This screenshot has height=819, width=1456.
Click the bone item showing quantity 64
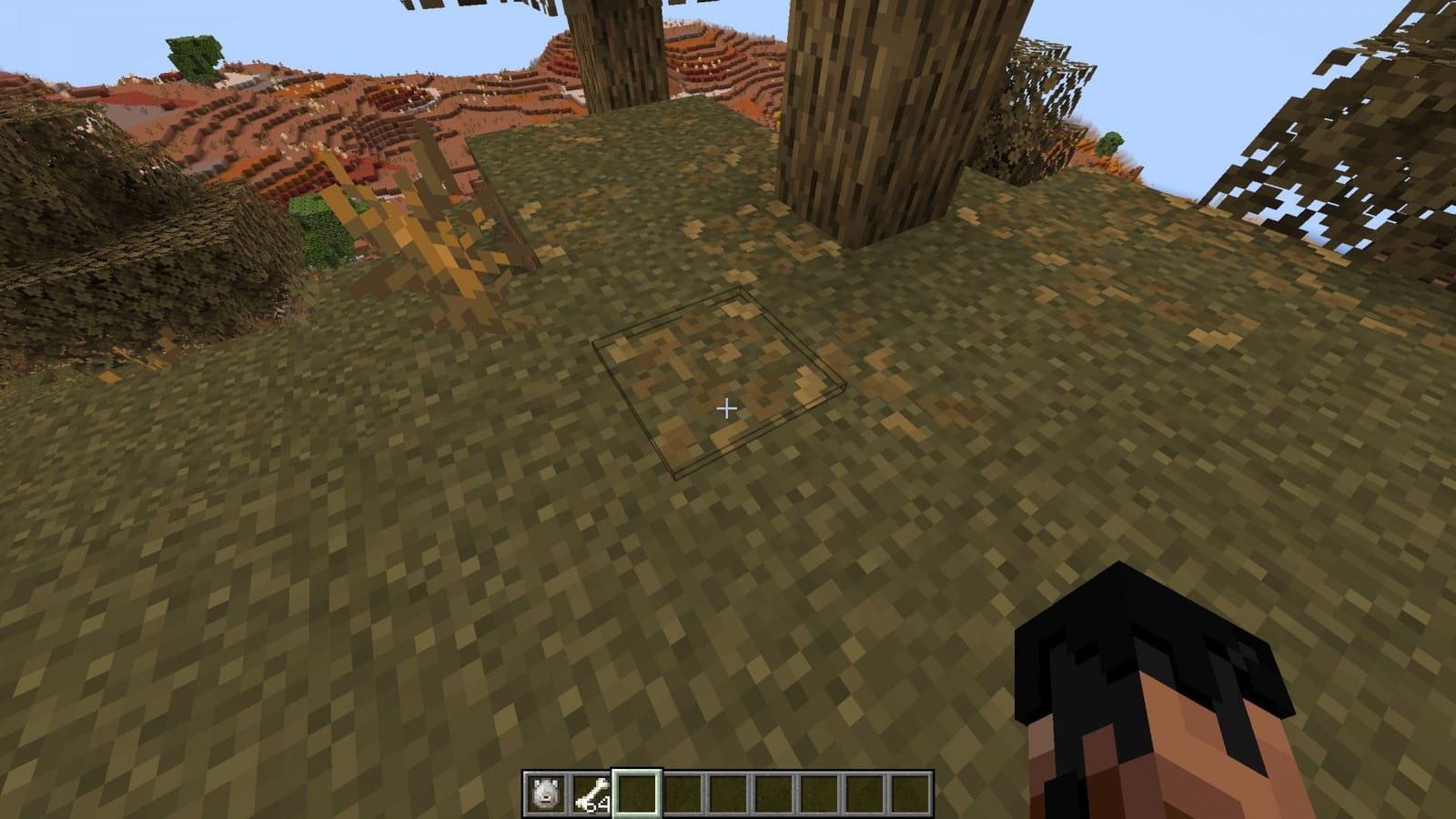pos(591,790)
